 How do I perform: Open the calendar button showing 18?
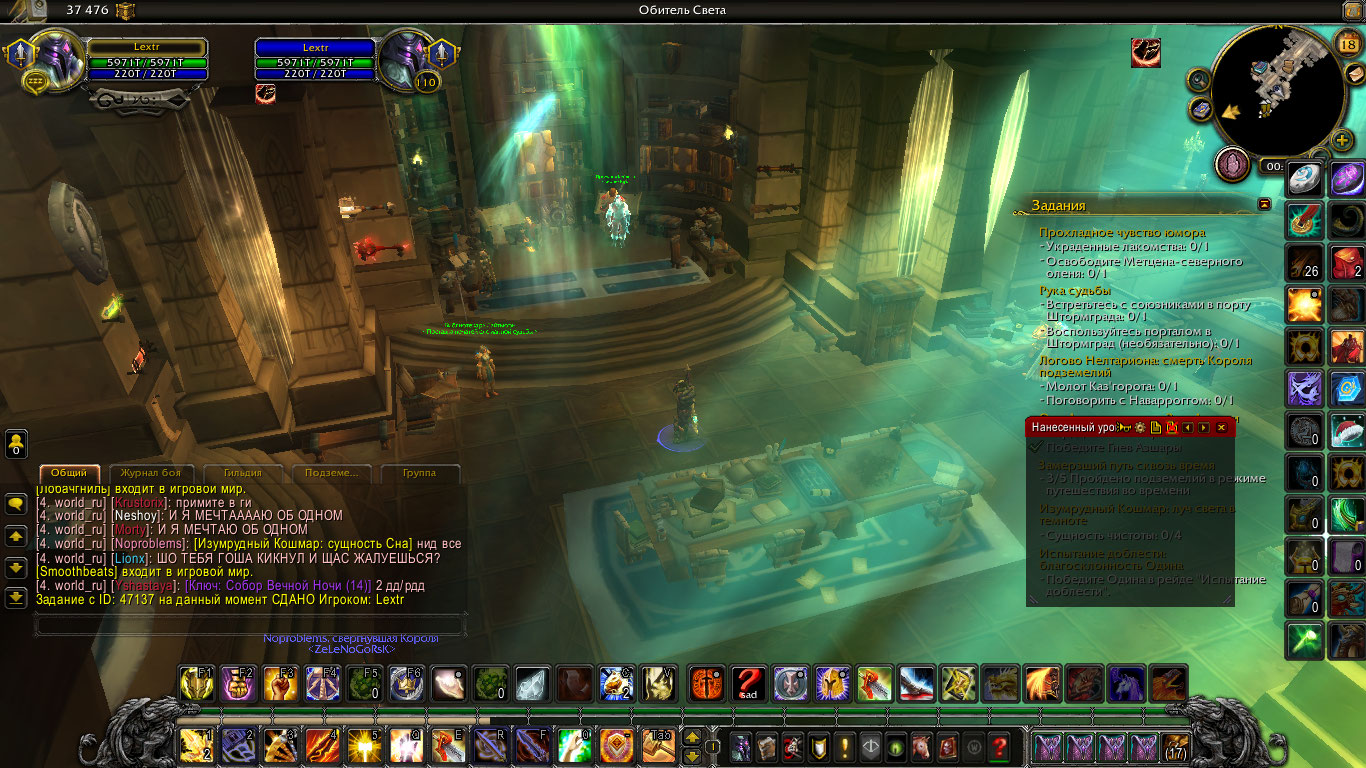pyautogui.click(x=1346, y=43)
